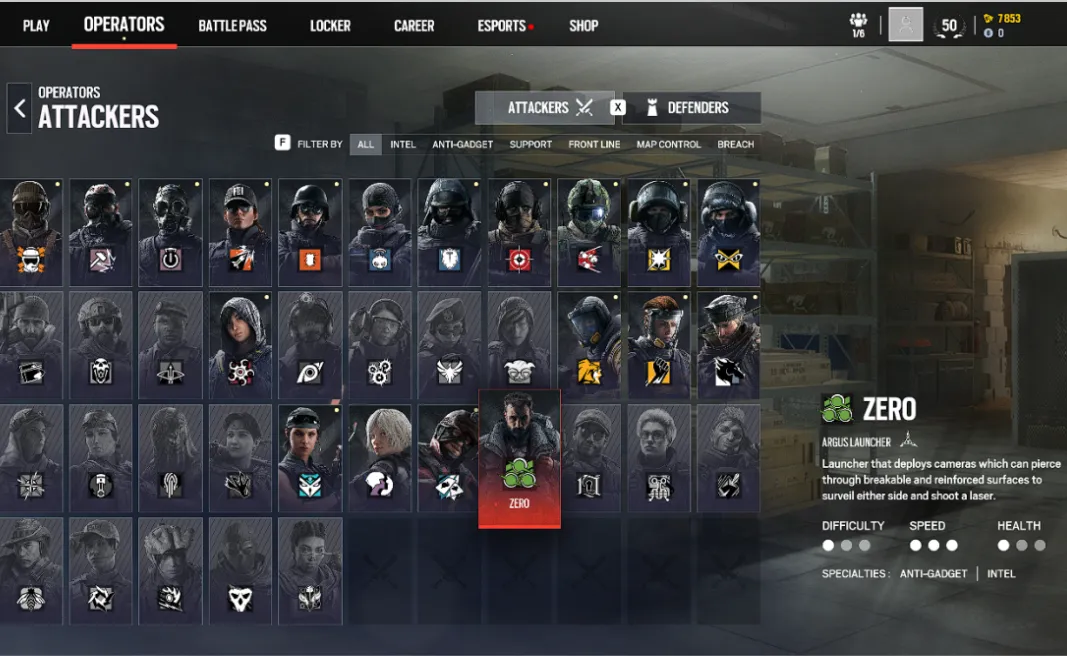
Task: Open the Locker menu
Action: [330, 25]
